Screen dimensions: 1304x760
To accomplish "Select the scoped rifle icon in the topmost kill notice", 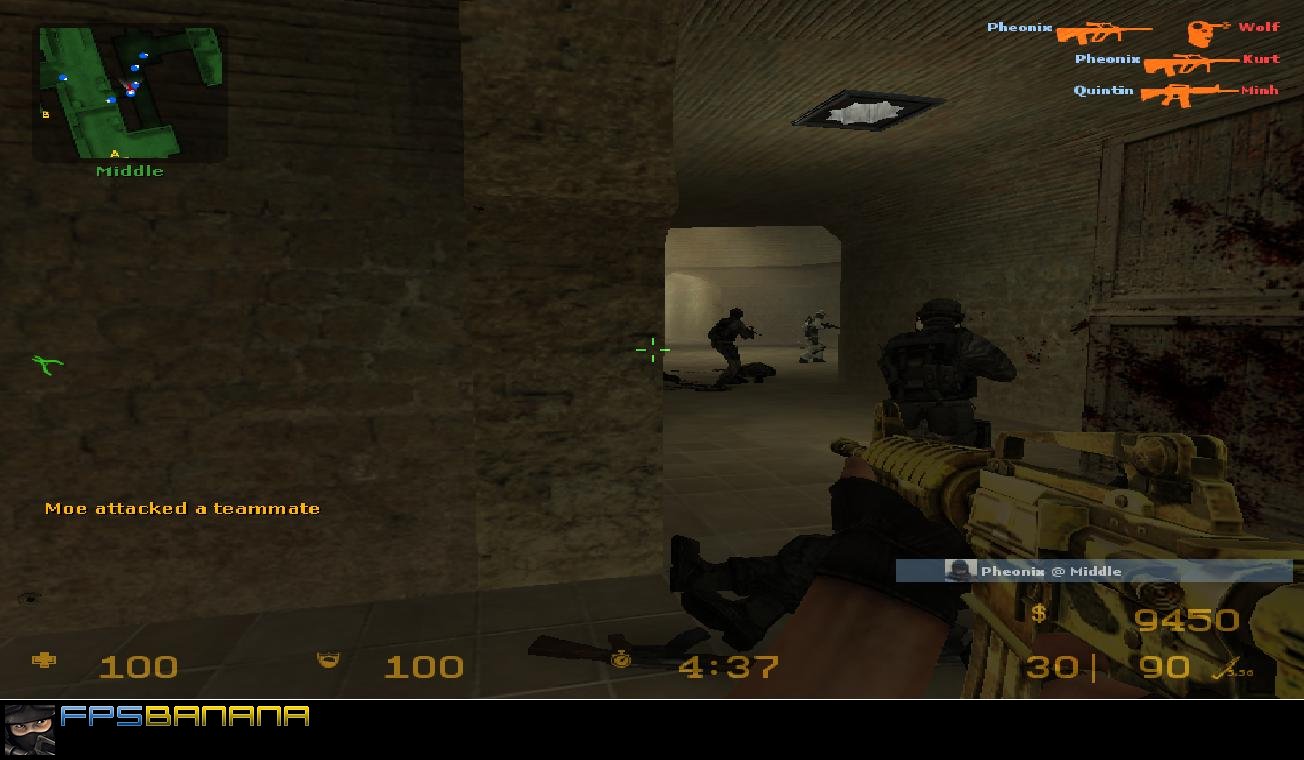I will 1105,30.
